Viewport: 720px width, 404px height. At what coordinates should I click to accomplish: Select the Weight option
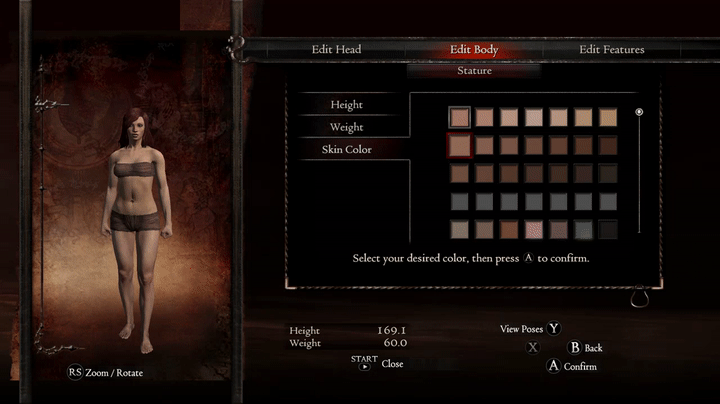347,127
